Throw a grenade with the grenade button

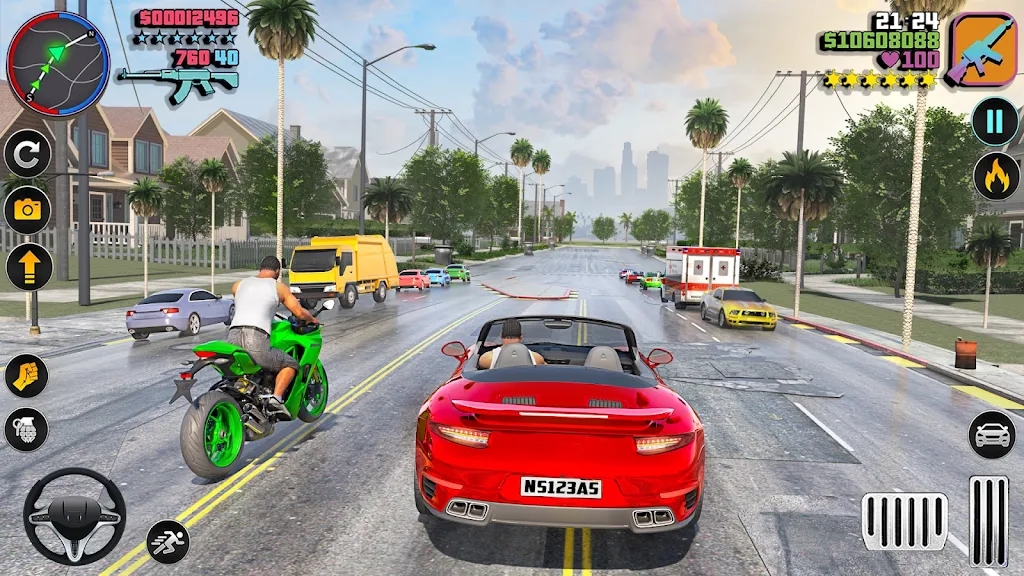[x=26, y=429]
